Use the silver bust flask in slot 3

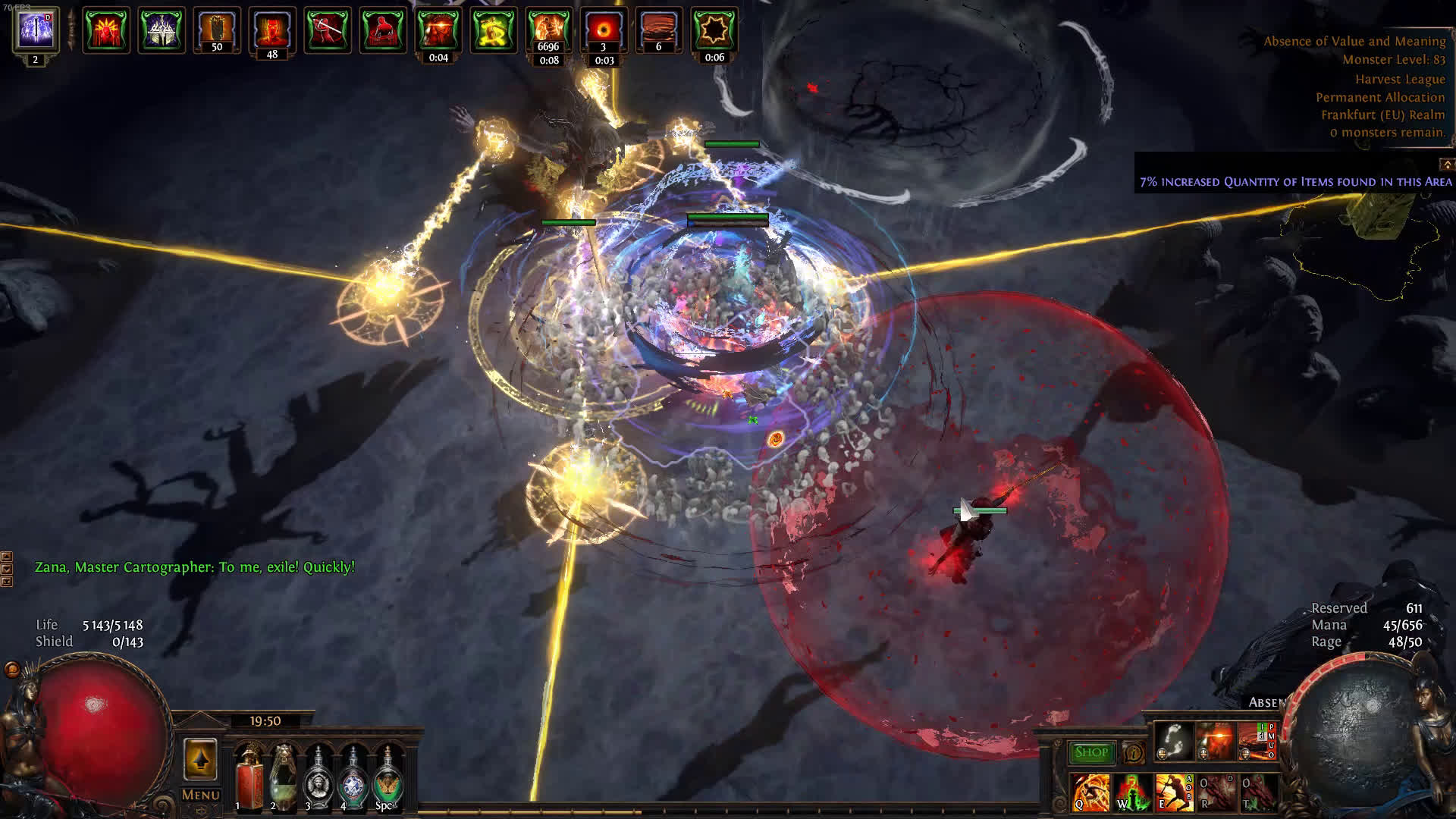pos(318,774)
